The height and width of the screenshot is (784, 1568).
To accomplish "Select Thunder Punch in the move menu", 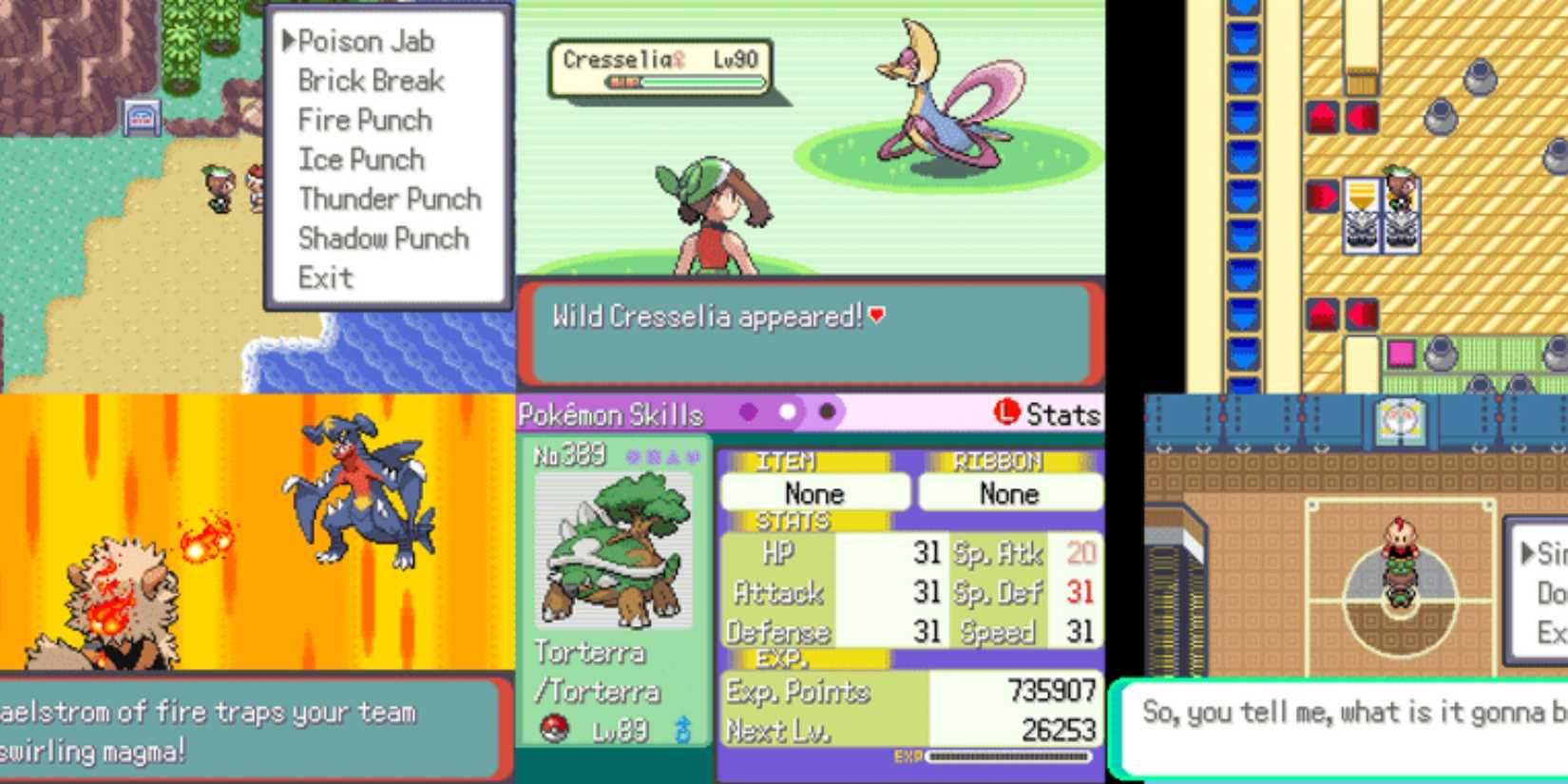I will coord(388,199).
